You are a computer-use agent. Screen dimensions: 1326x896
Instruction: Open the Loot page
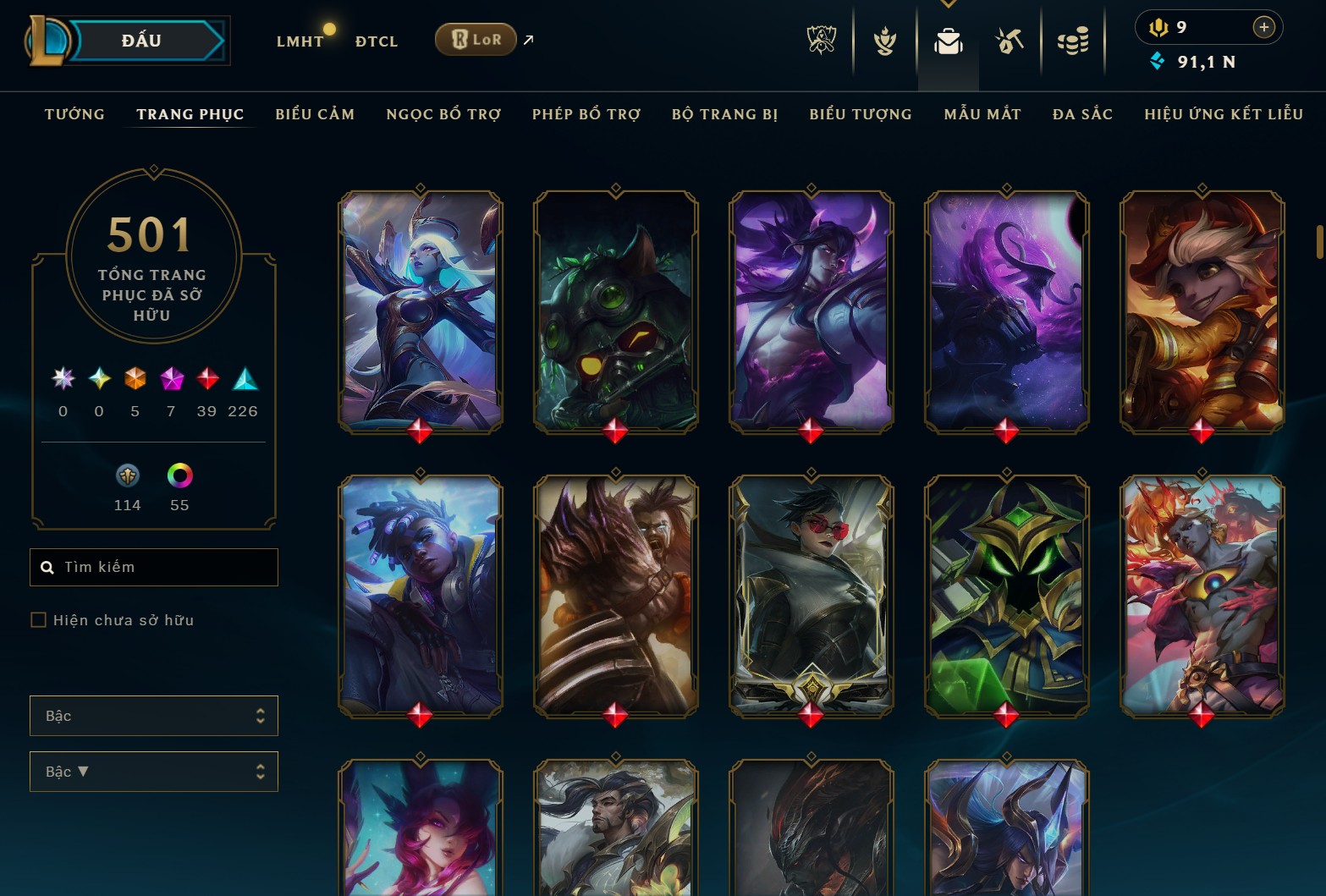[1010, 40]
